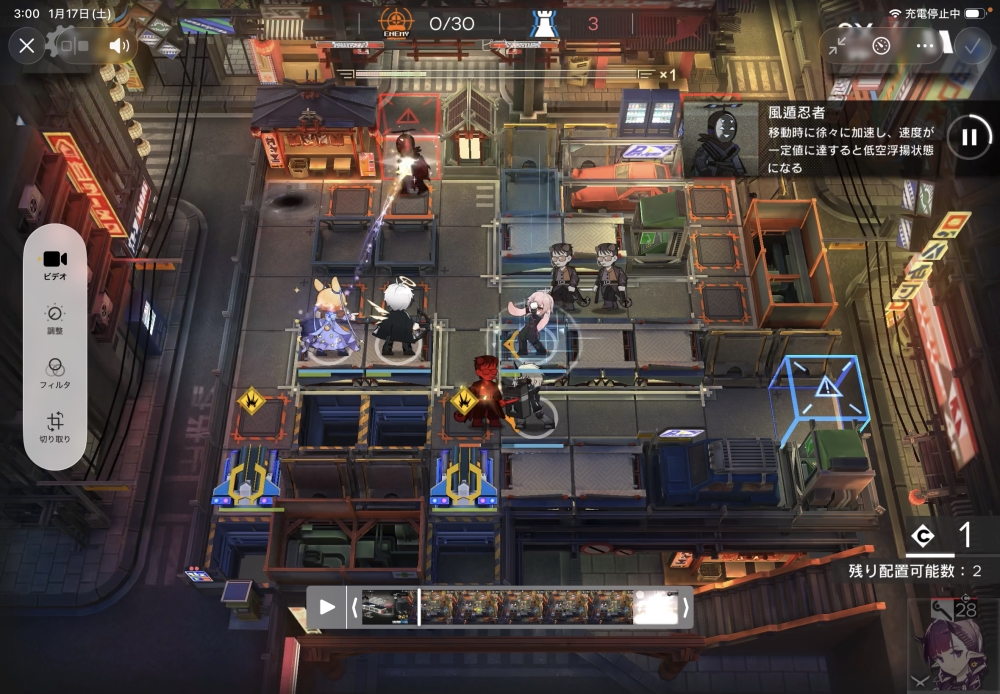Open the playback speed dial icon

tap(881, 45)
